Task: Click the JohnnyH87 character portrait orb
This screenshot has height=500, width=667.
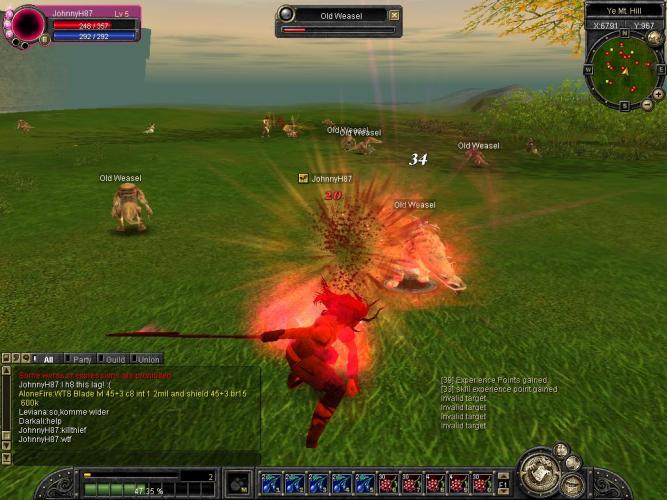Action: (26, 26)
